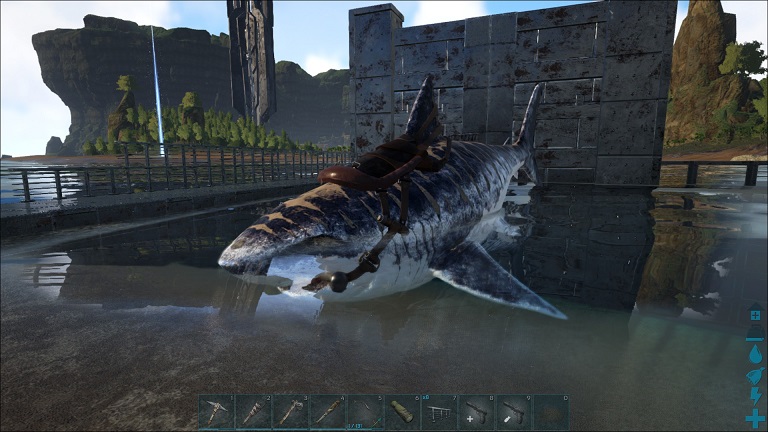The width and height of the screenshot is (768, 432).
Task: Select the pistol in hotbar slot 9
Action: click(x=513, y=412)
